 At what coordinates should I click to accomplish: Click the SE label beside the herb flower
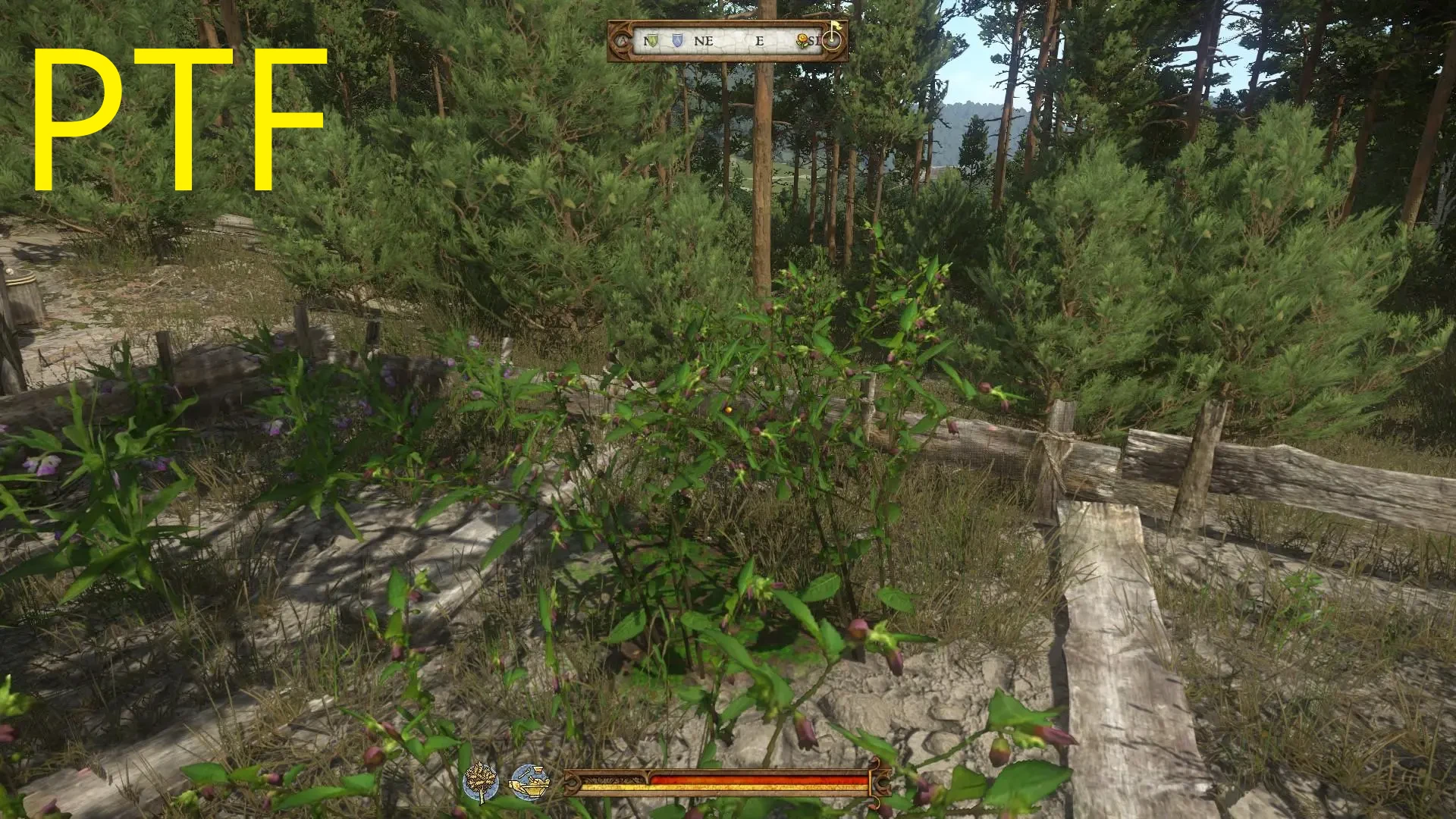[x=816, y=41]
